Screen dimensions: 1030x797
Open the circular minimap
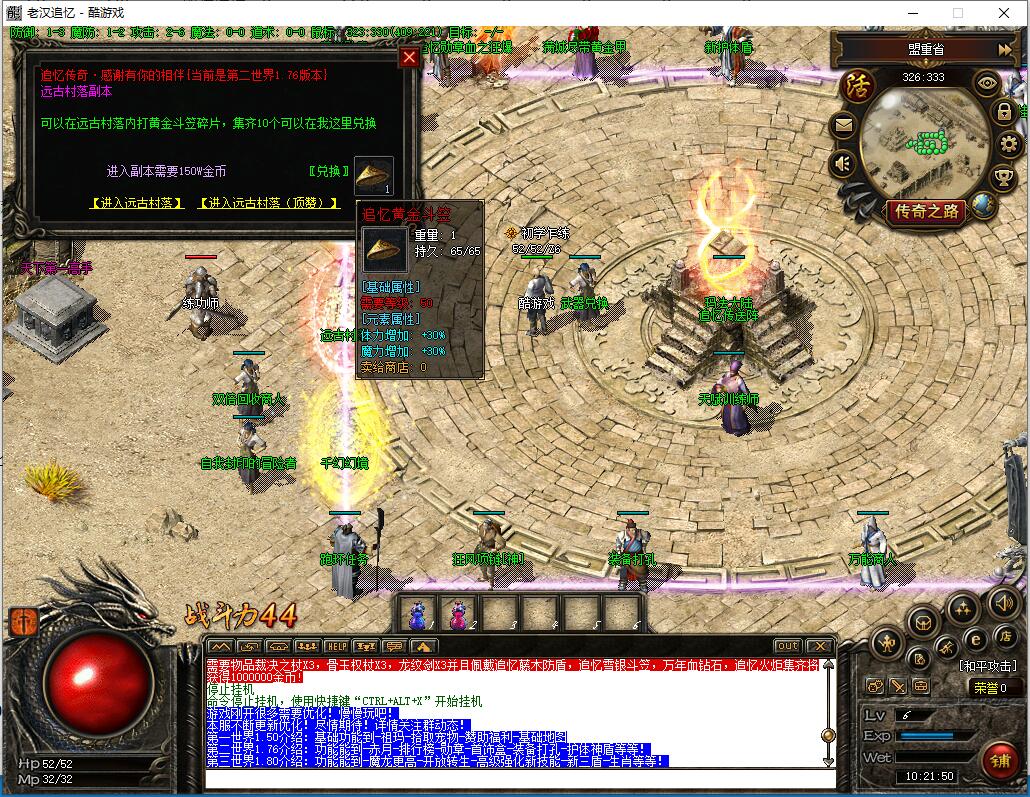[921, 142]
